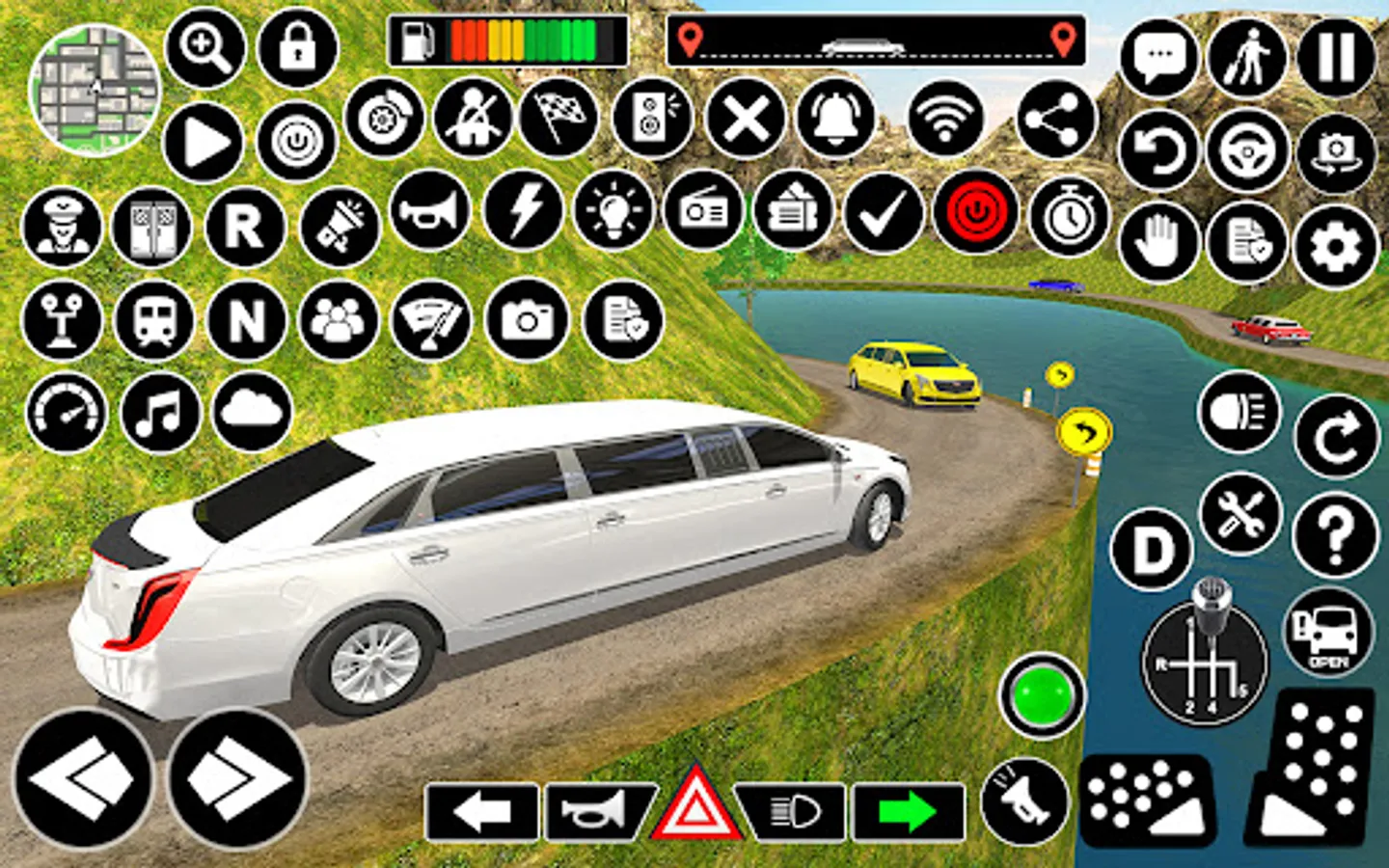Switch to Neutral with the N button

click(246, 320)
